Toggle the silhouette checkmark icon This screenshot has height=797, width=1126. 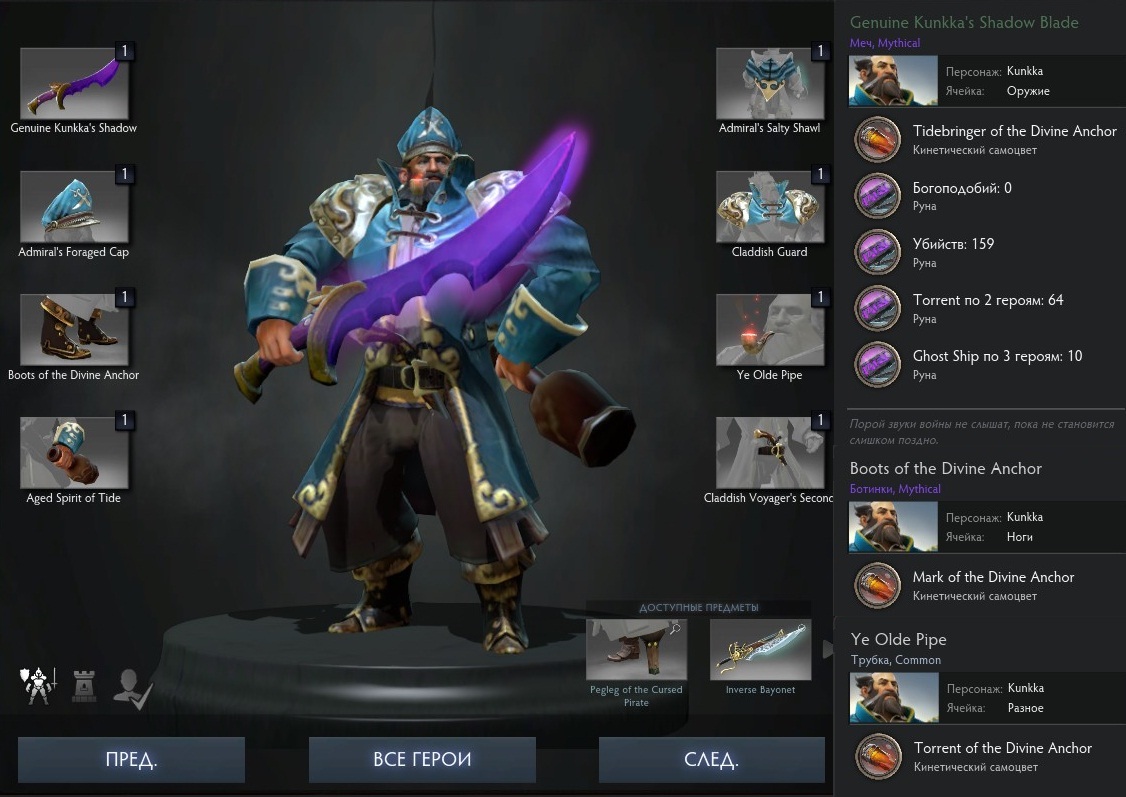coord(132,688)
